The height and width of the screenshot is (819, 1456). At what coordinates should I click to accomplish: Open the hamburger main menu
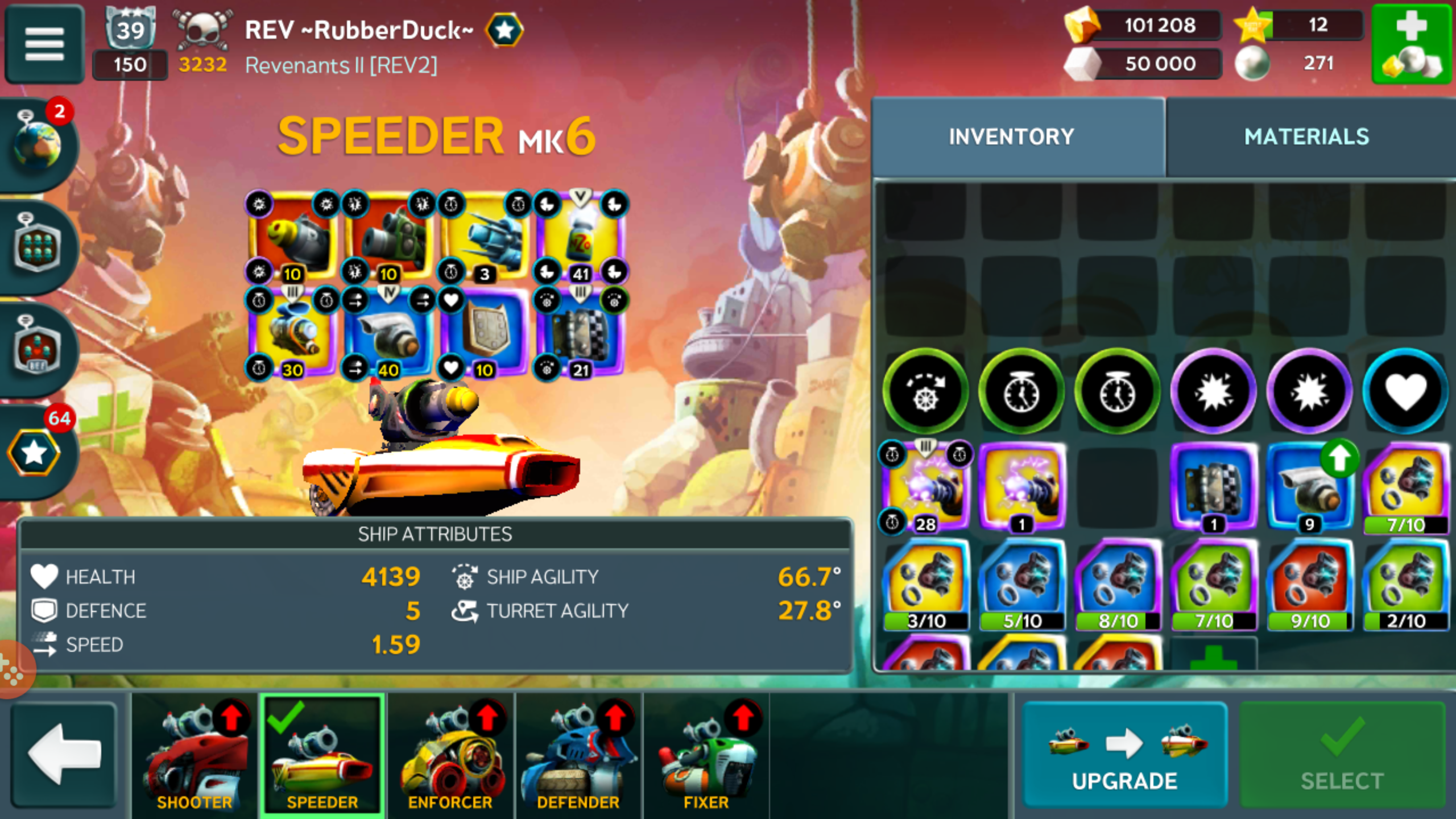(x=44, y=44)
